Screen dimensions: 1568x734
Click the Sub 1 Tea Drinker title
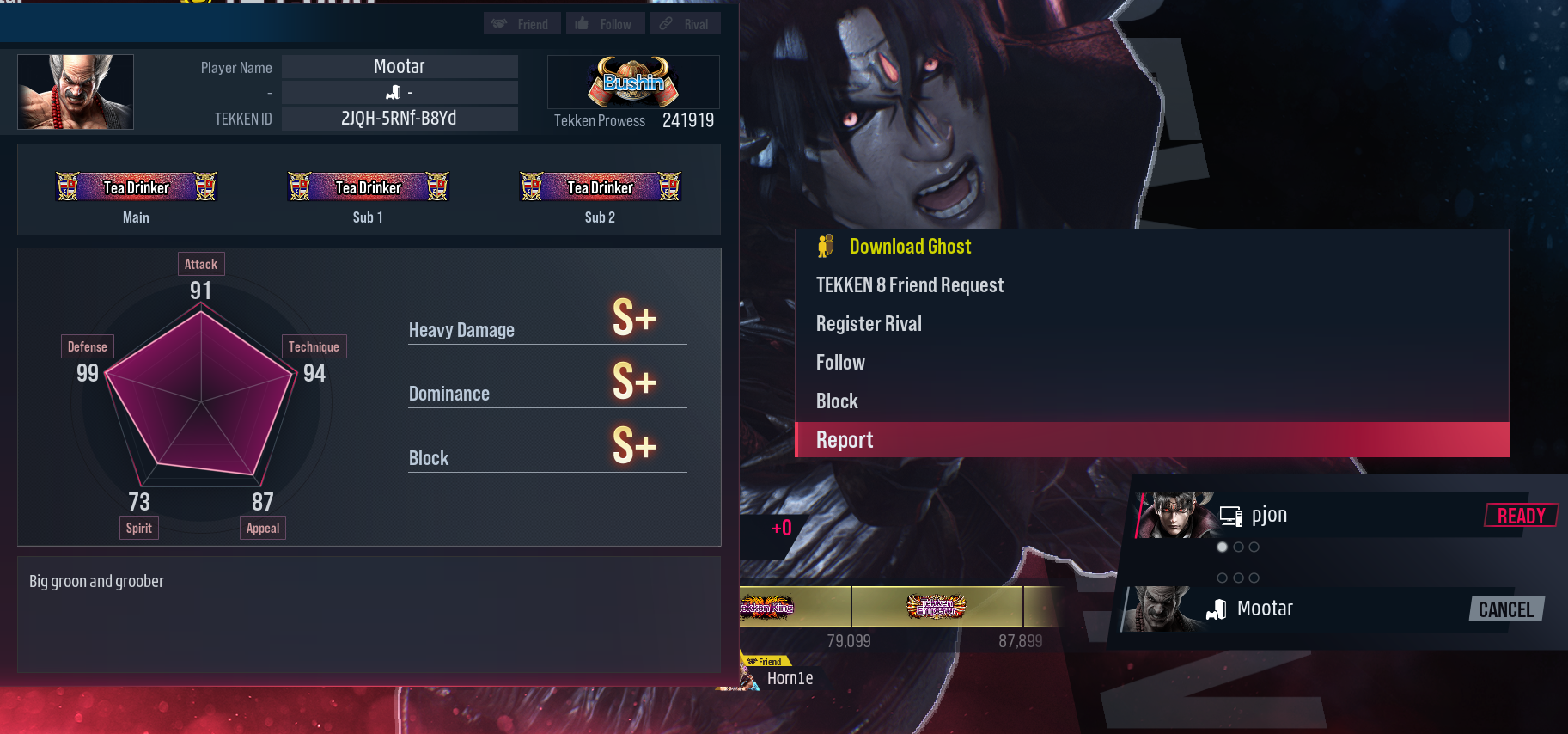click(368, 187)
